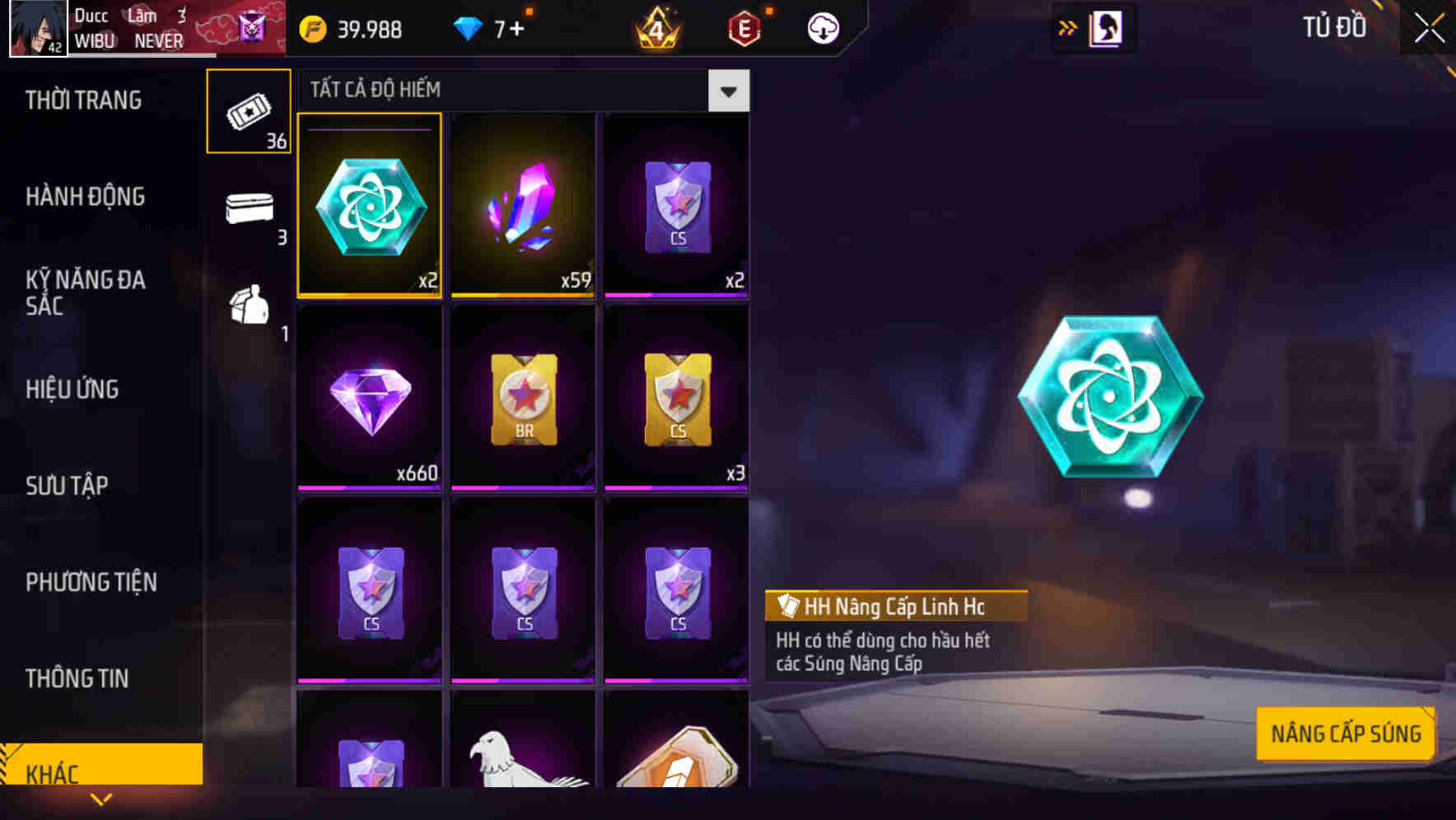Select the x660 purple diamond item

pyautogui.click(x=369, y=398)
